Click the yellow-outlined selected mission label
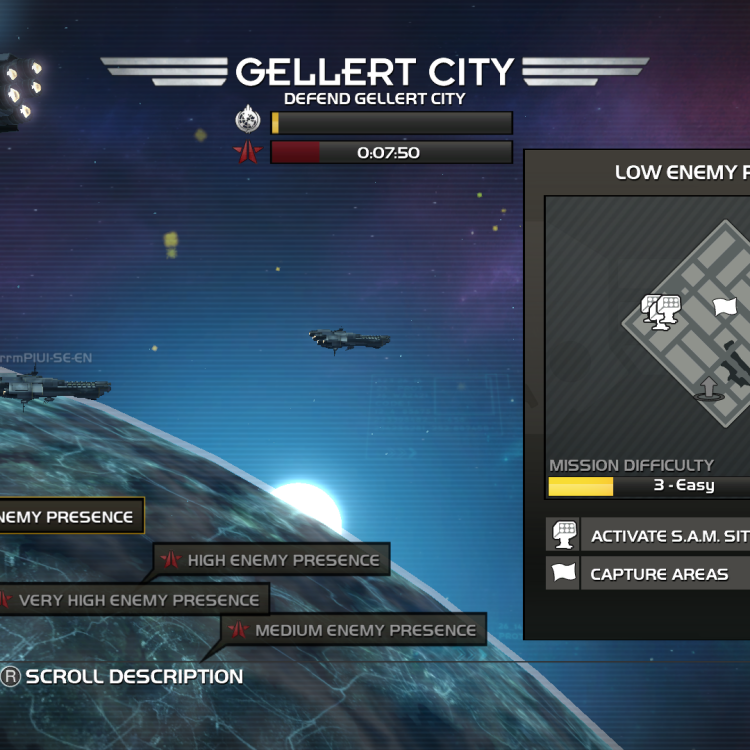 70,517
